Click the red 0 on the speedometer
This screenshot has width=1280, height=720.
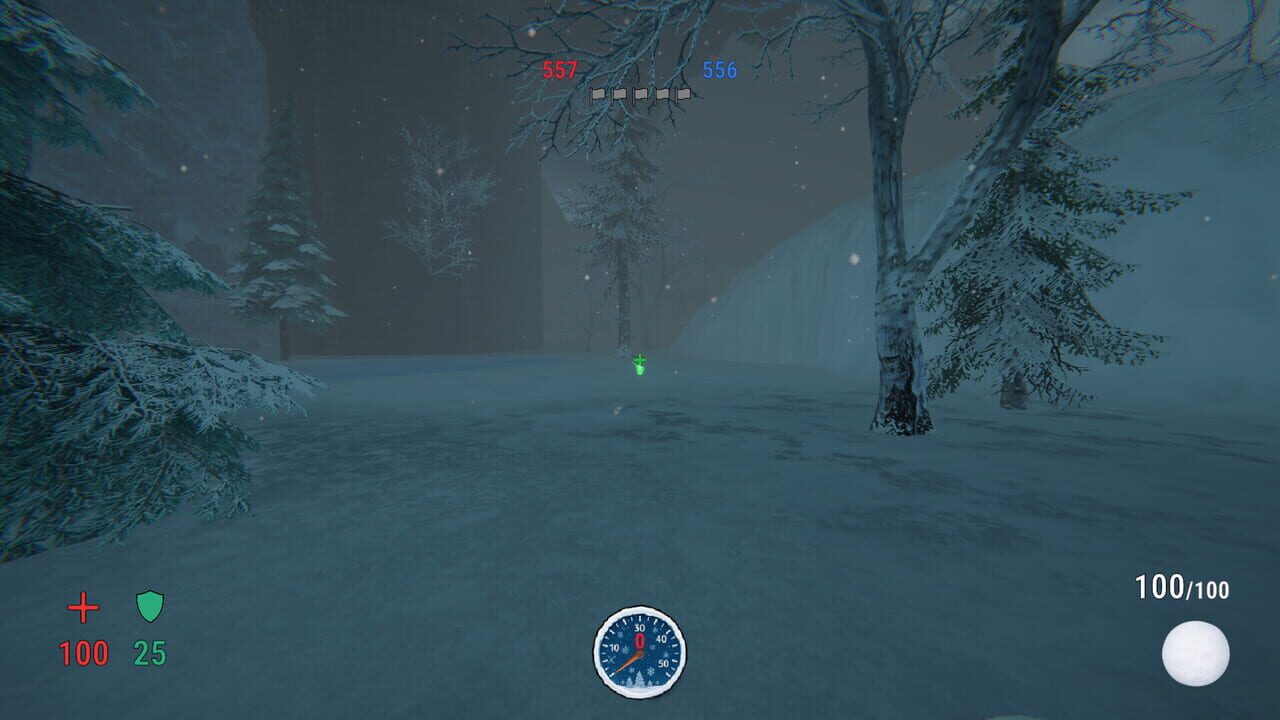click(639, 641)
